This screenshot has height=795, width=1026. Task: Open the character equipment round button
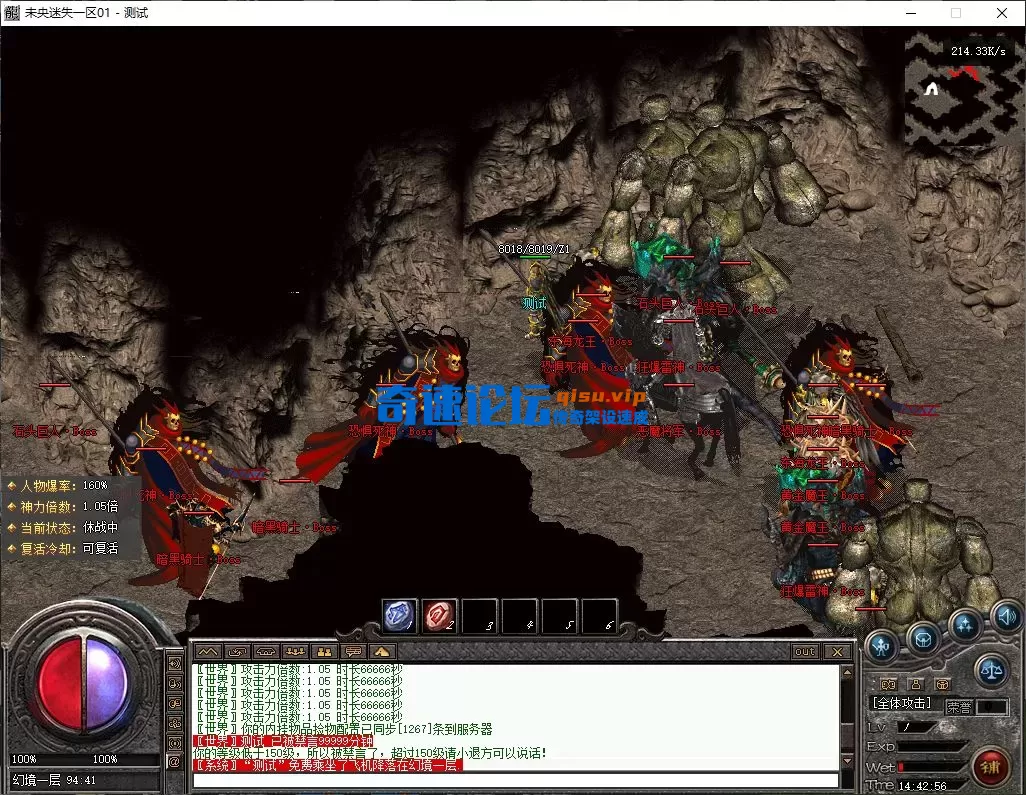880,644
